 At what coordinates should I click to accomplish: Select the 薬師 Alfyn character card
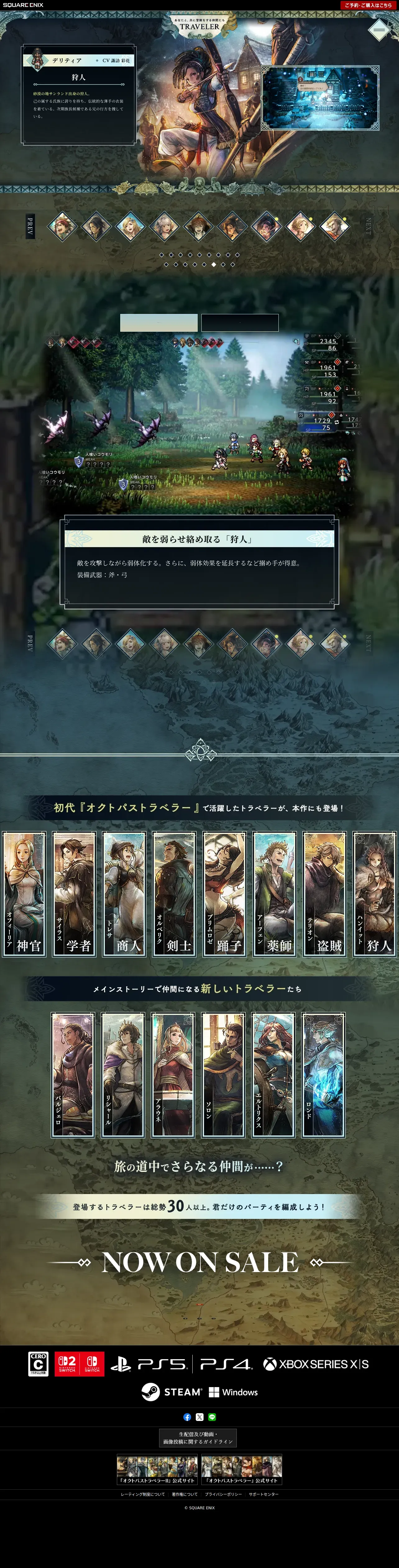point(274,893)
